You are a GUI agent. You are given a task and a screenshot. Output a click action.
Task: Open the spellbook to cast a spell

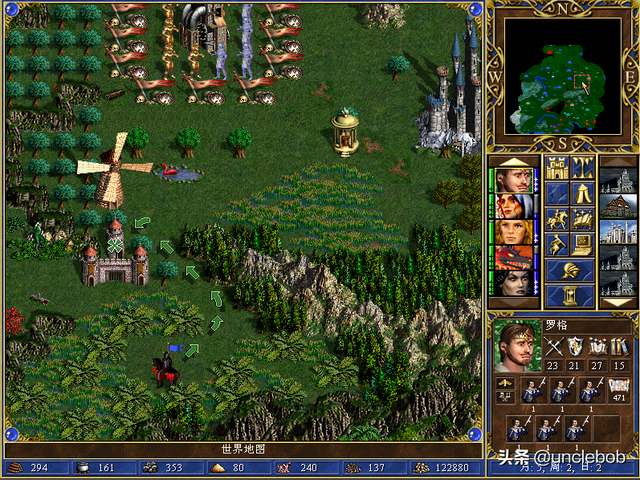[582, 219]
